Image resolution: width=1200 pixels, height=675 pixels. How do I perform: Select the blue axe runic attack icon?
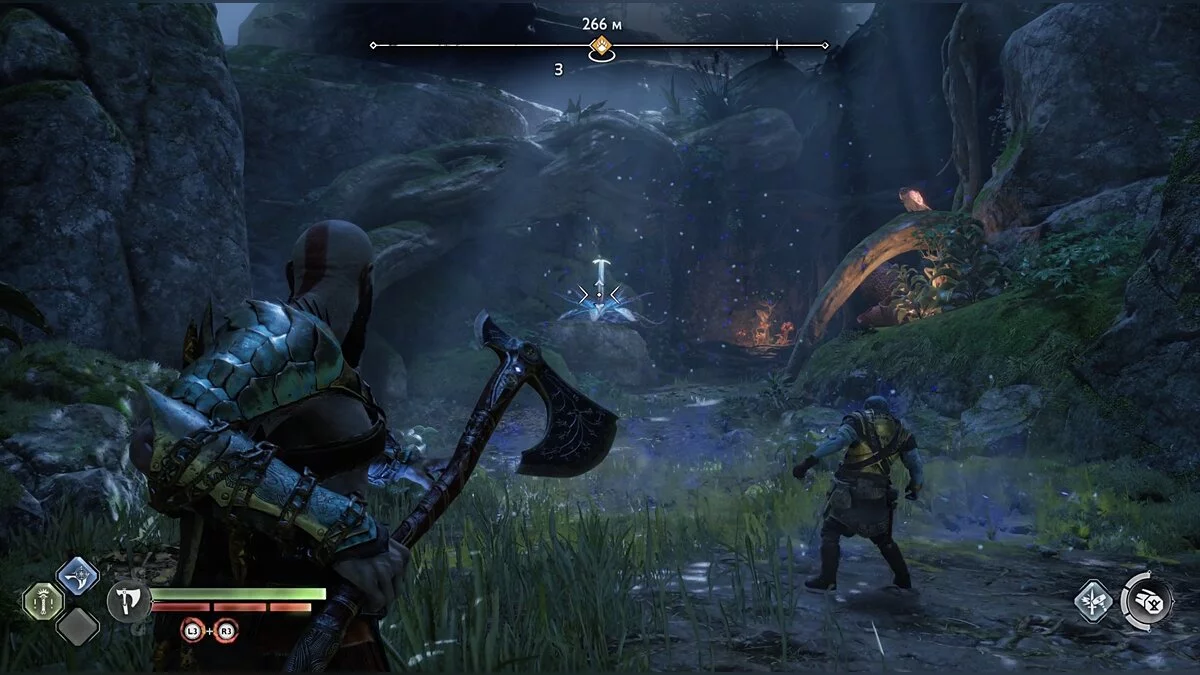(x=77, y=575)
